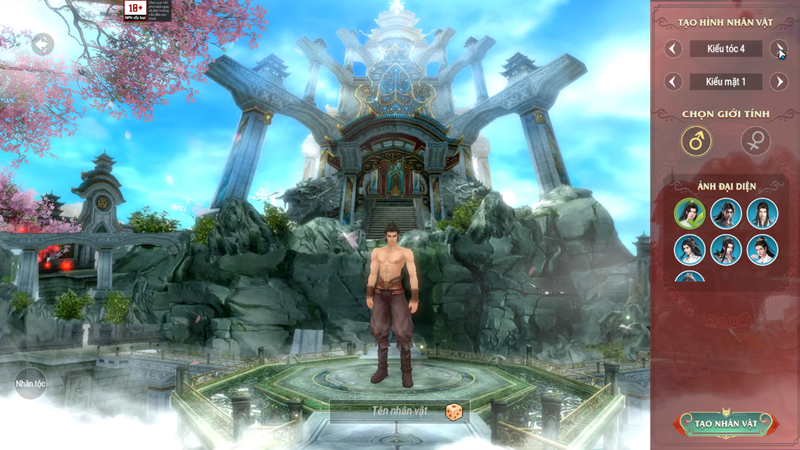Viewport: 800px width, 450px height.
Task: Go back with the top-left arrow
Action: coord(42,44)
